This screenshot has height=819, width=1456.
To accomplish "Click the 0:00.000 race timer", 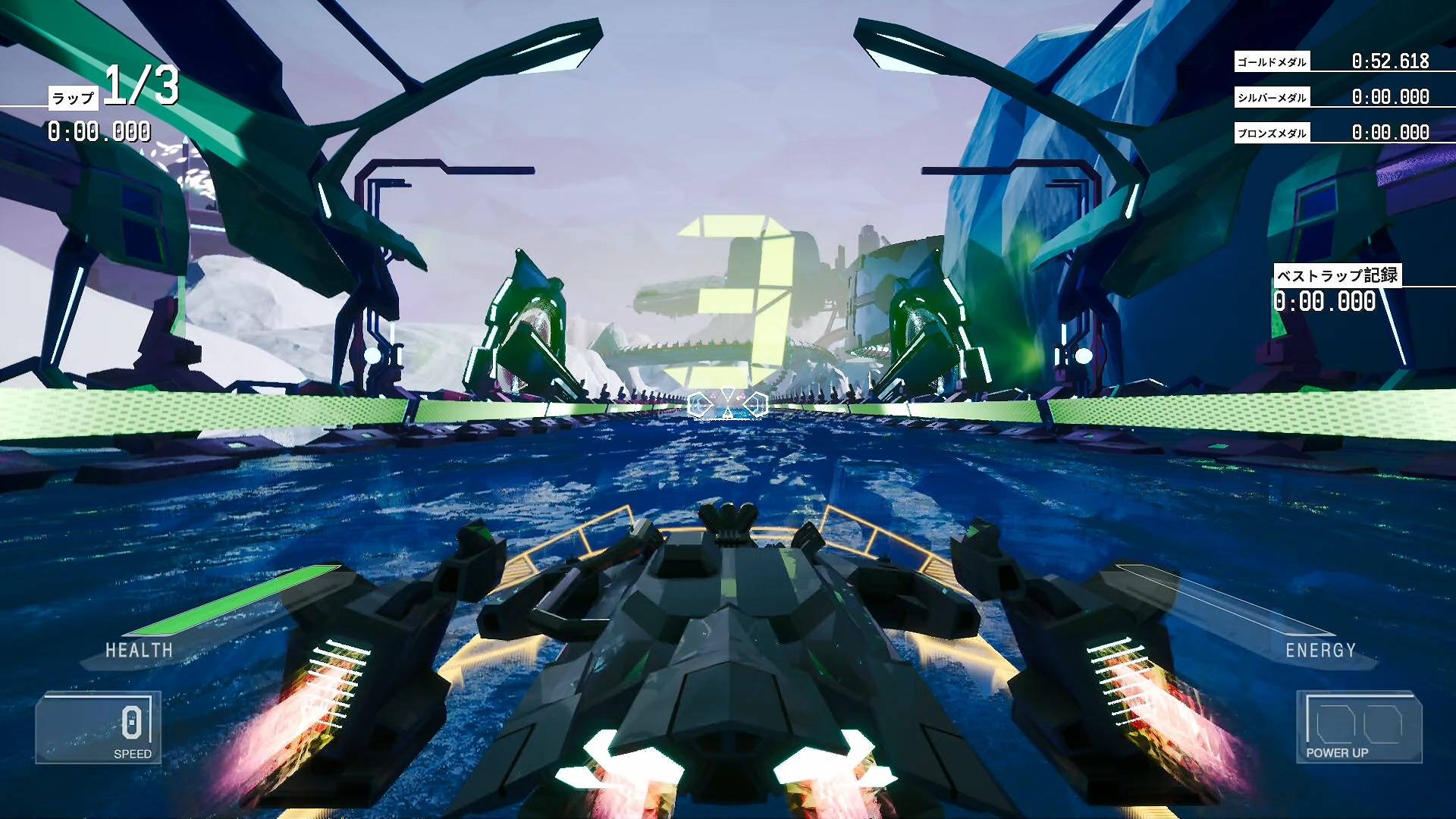I will click(x=99, y=133).
